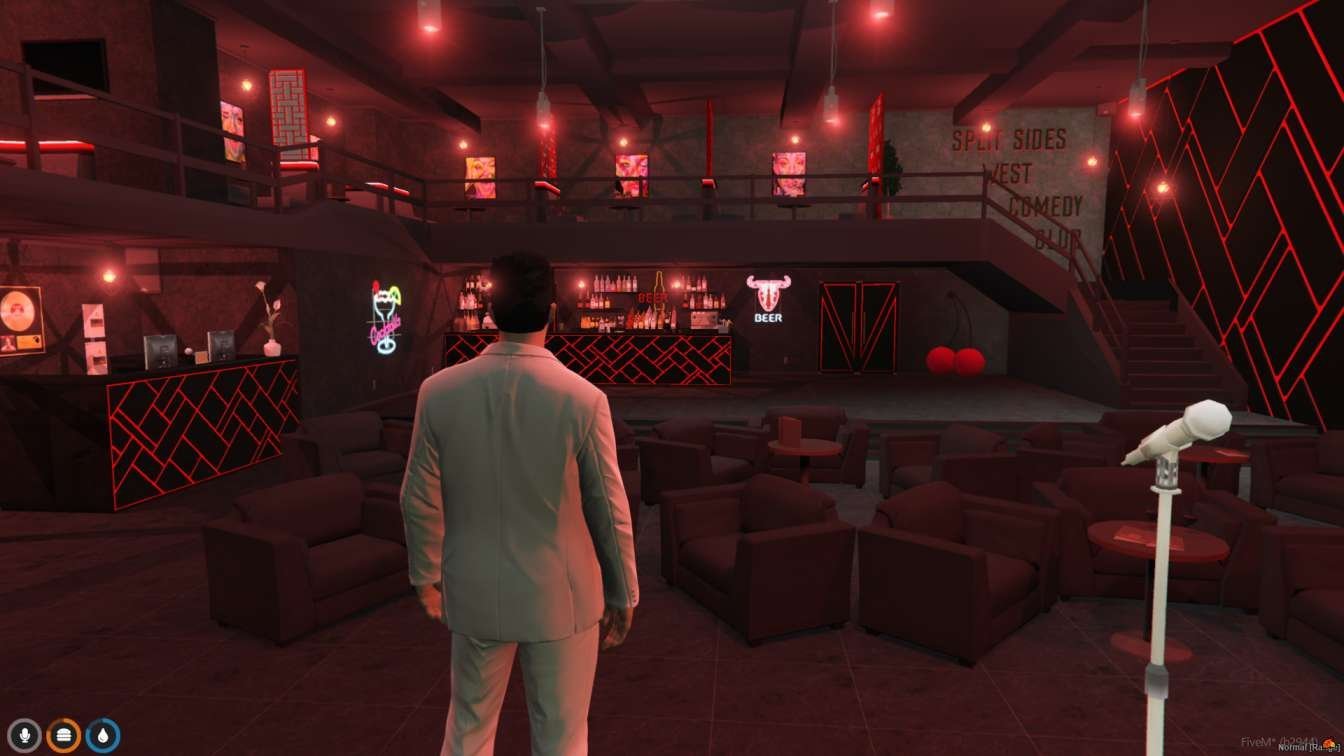Click the water drop thirst icon

102,736
